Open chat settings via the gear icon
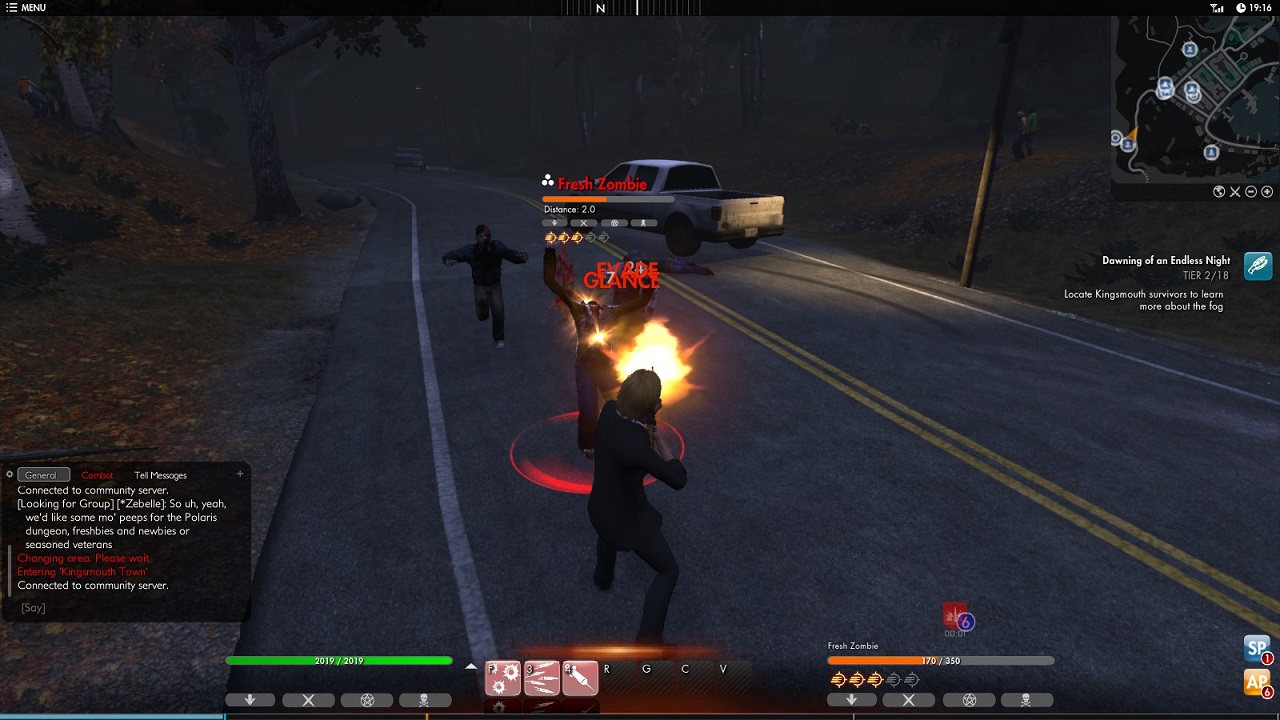This screenshot has height=720, width=1280. 9,475
